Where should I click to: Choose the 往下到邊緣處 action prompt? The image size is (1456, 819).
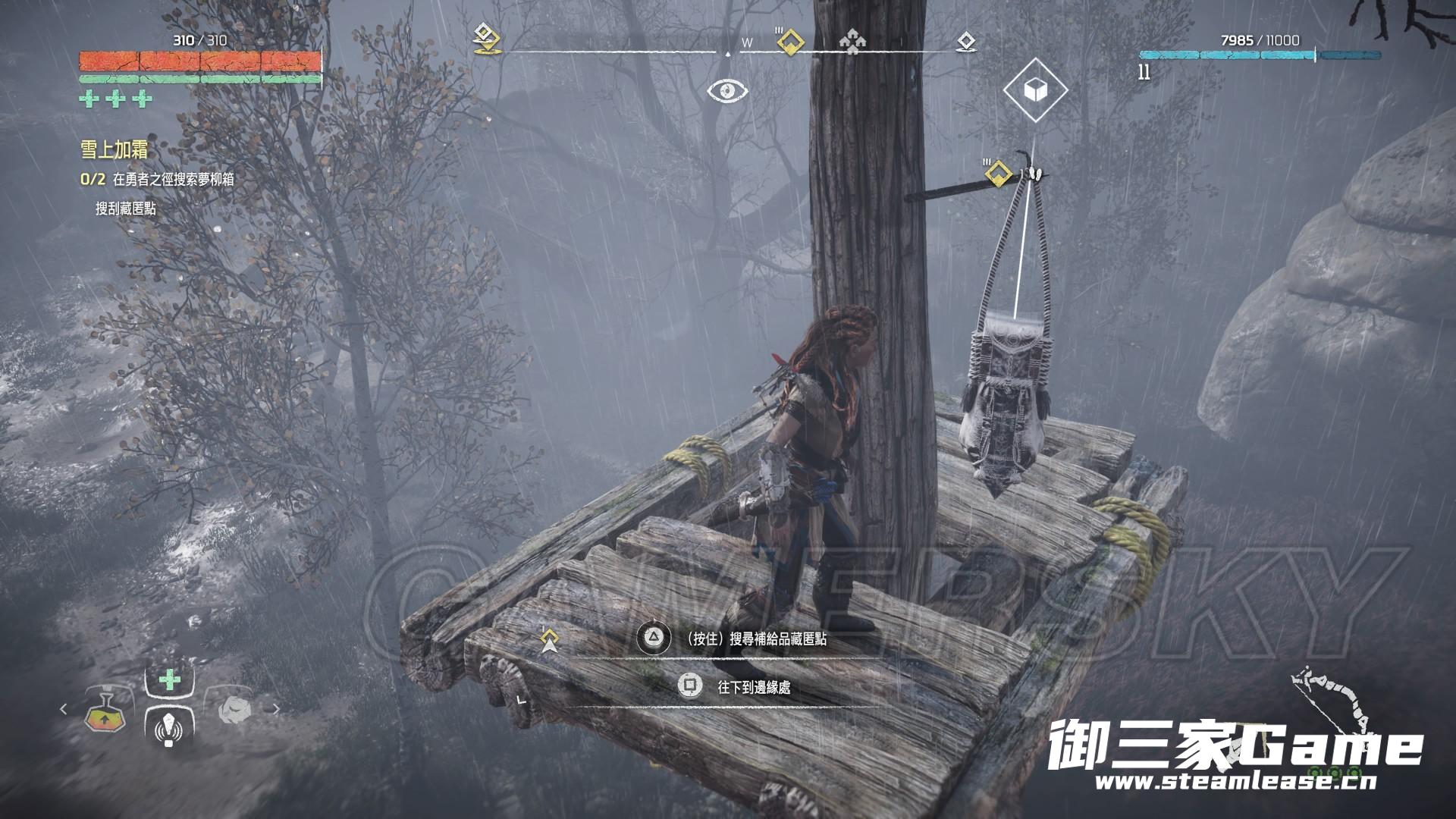[753, 687]
